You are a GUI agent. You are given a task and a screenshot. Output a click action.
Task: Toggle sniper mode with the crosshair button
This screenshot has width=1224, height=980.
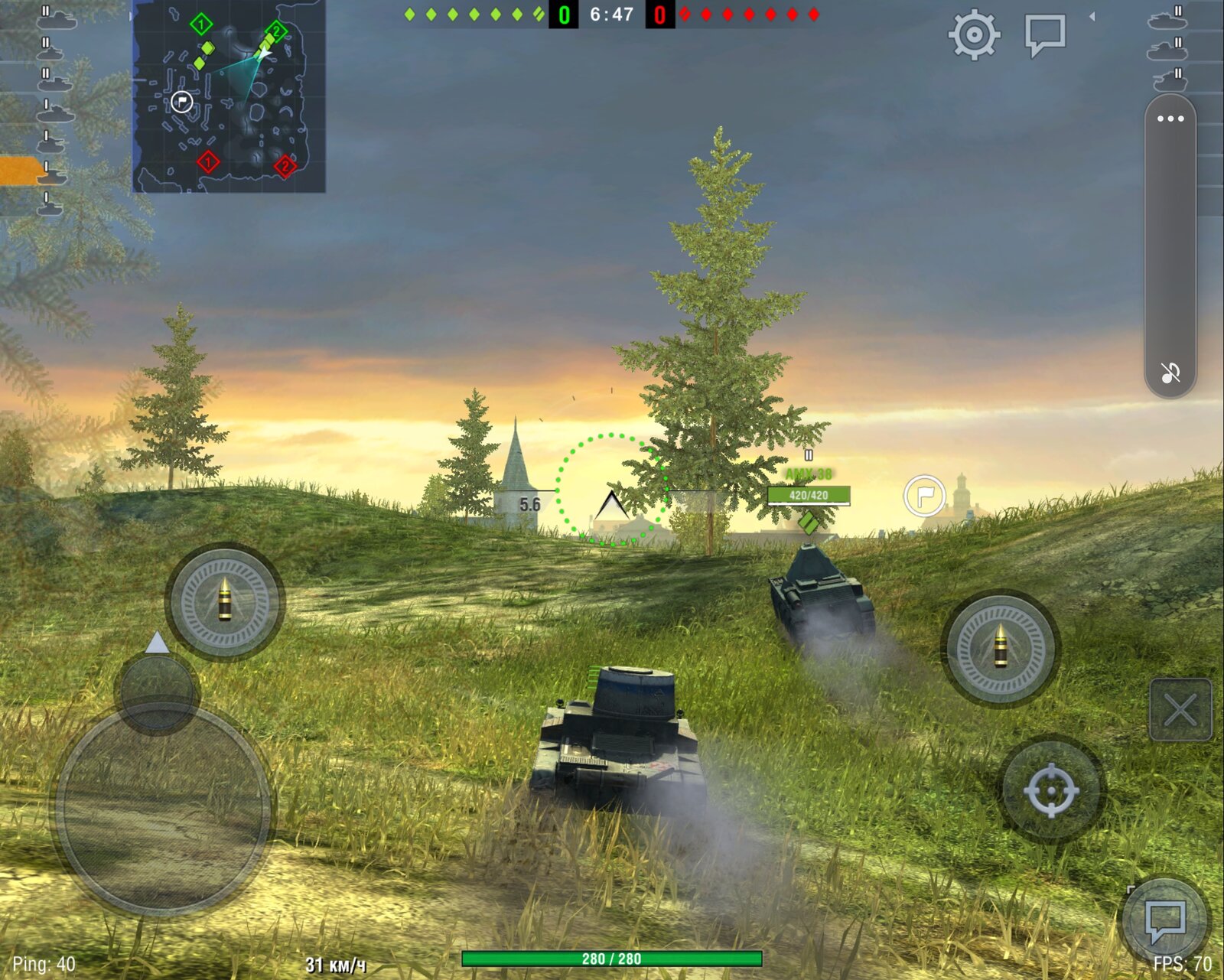[x=1051, y=790]
